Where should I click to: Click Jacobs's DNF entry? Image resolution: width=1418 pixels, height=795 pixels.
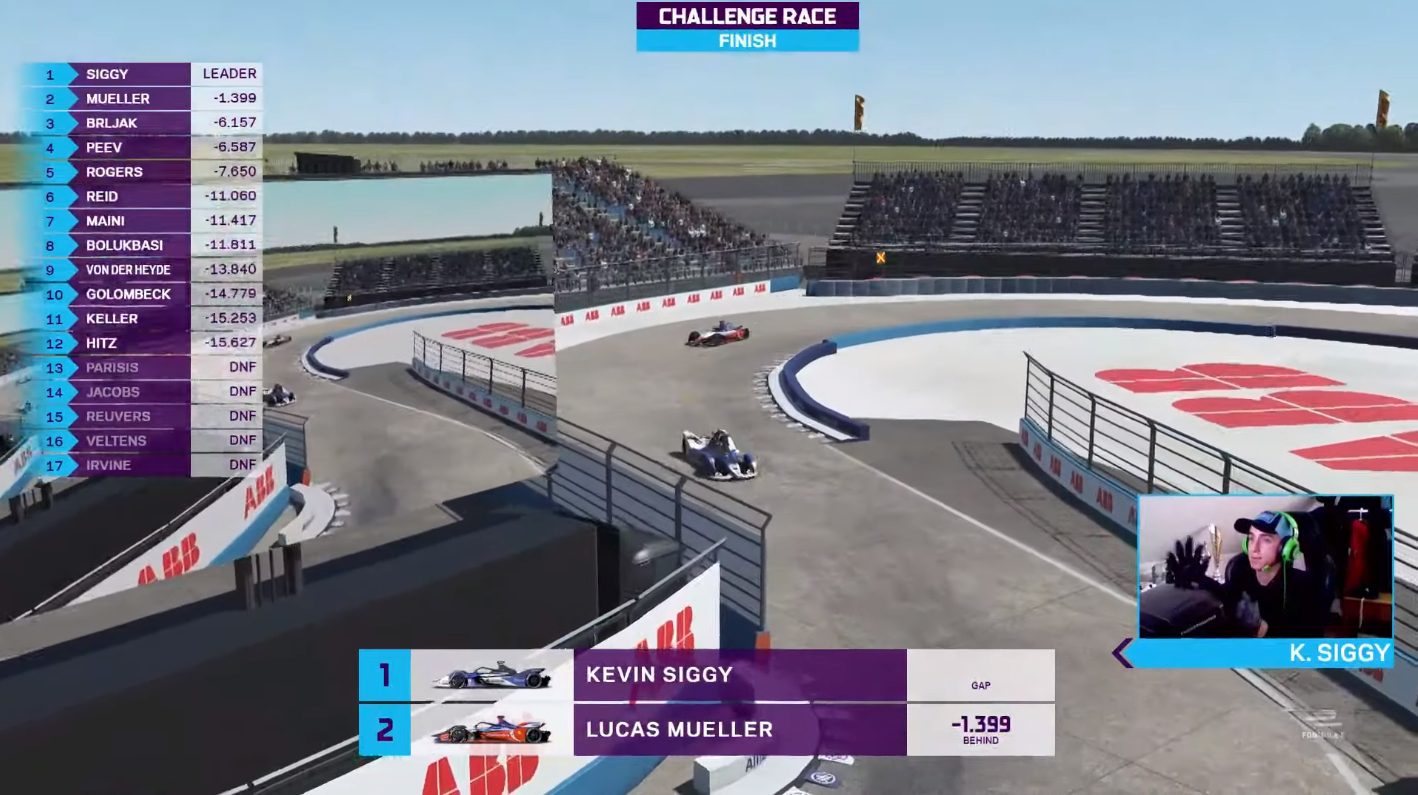pos(140,392)
